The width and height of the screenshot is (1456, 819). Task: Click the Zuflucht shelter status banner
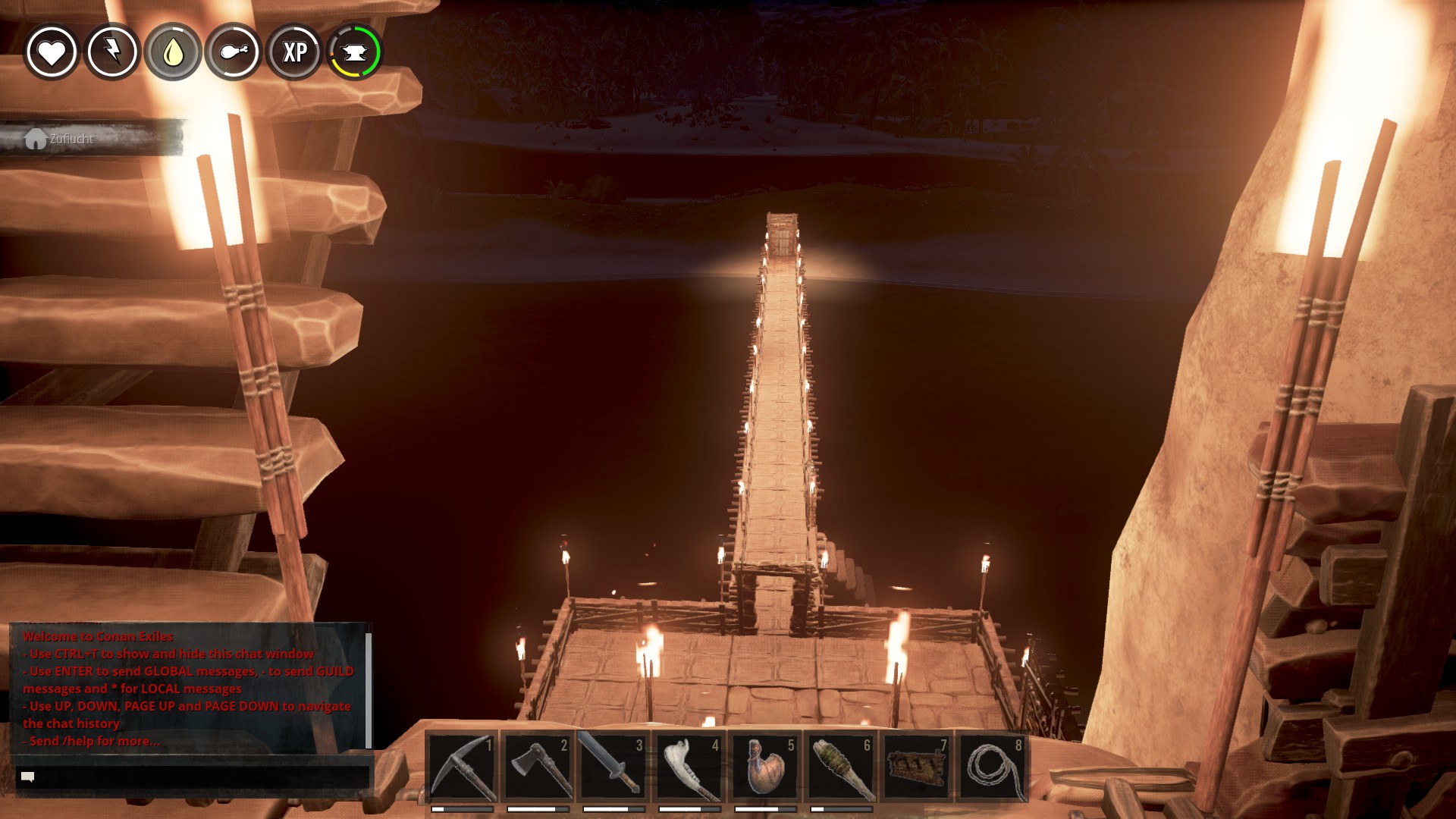91,139
